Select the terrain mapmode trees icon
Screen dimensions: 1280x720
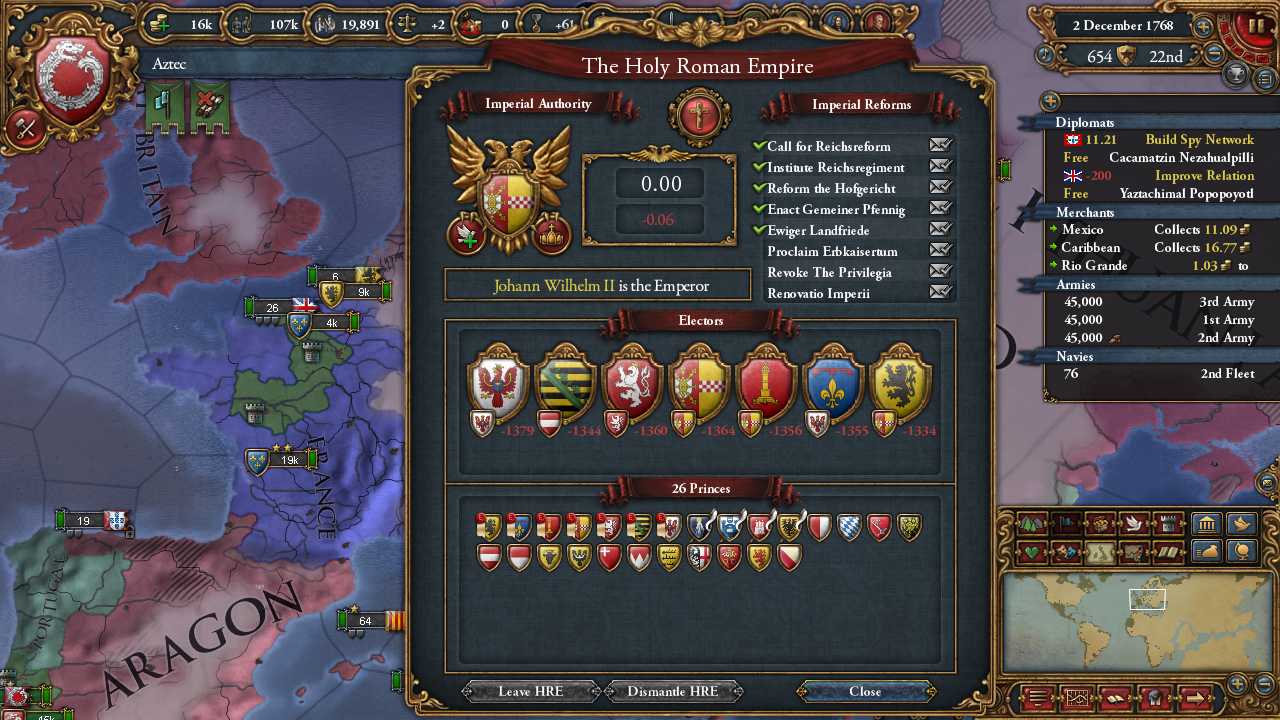tap(1031, 523)
